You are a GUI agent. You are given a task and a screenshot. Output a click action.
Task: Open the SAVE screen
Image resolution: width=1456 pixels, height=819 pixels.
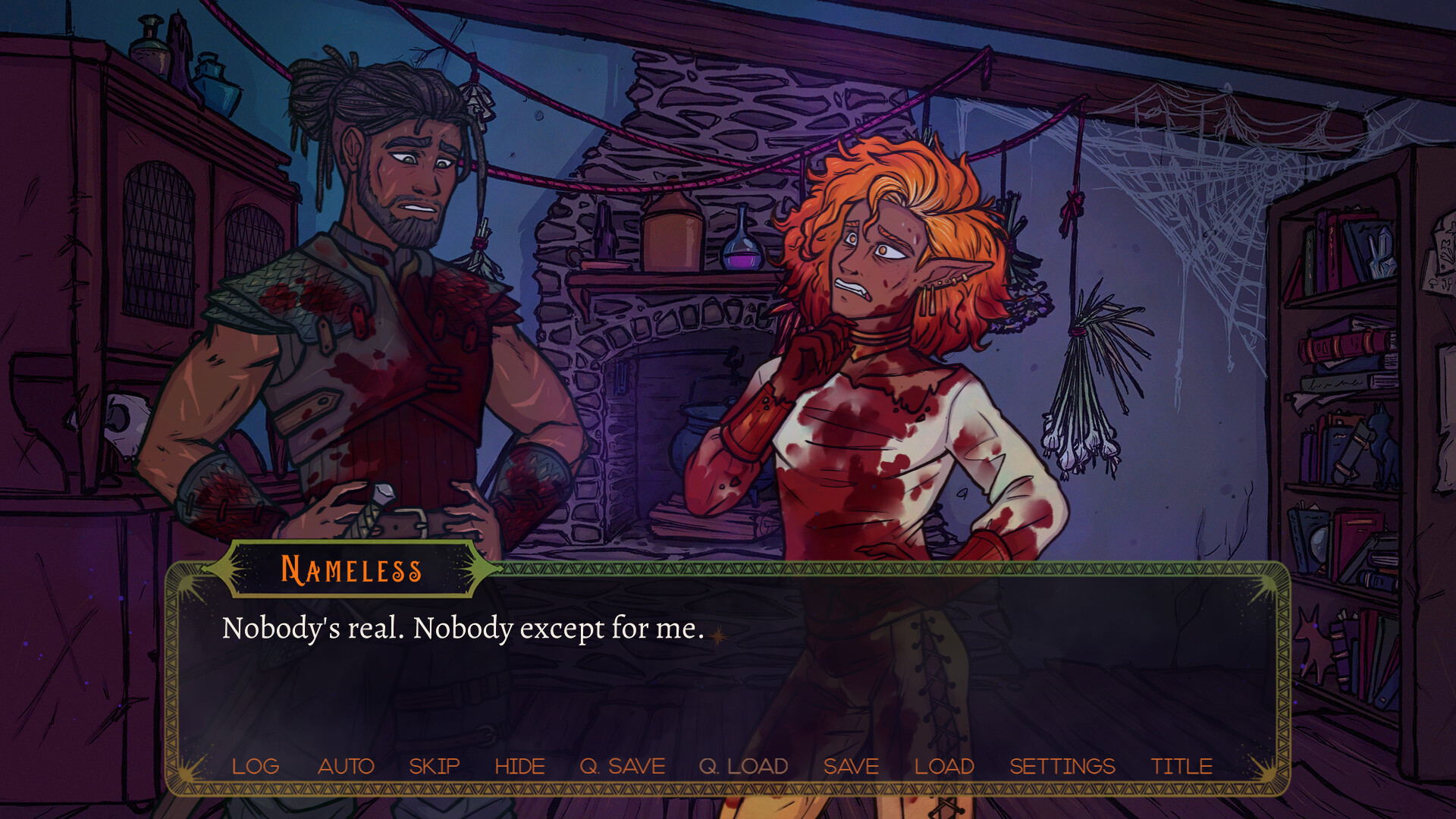pos(851,766)
